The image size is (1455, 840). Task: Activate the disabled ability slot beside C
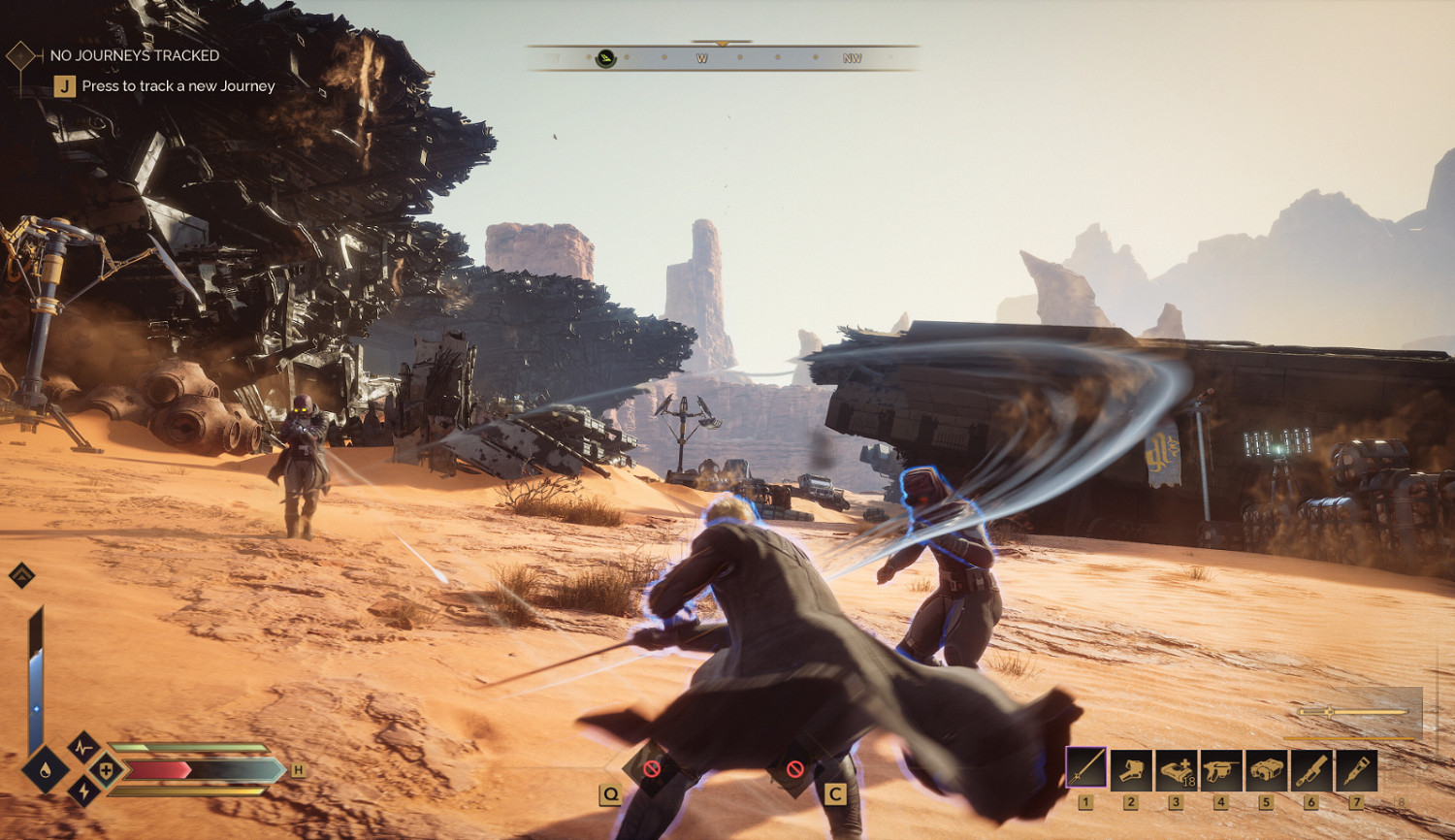795,769
